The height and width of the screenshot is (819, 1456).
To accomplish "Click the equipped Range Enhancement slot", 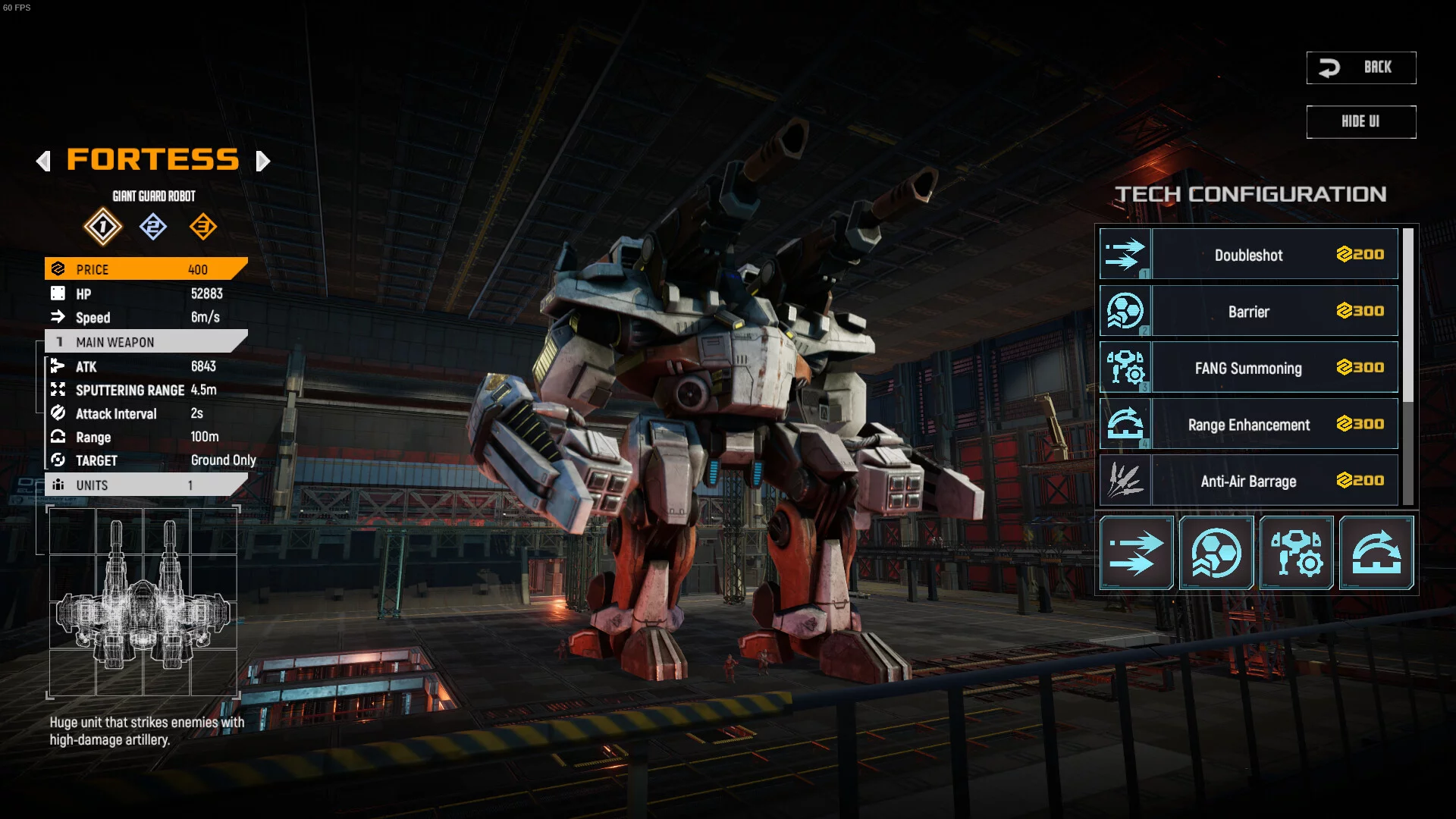I will 1376,553.
